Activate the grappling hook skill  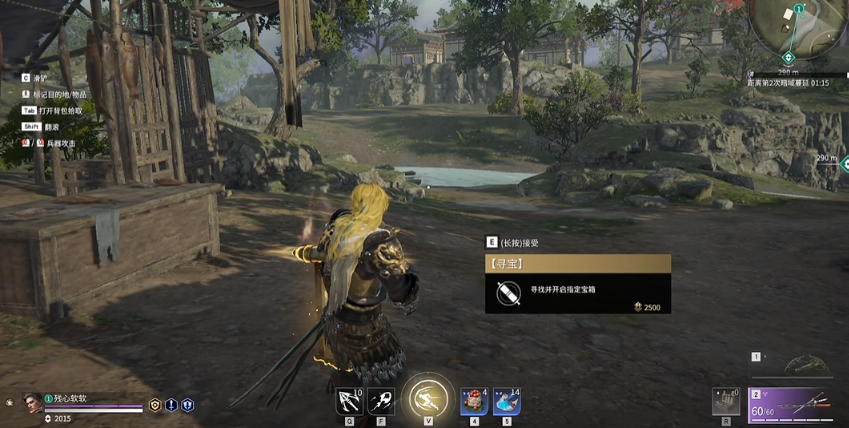[x=350, y=402]
